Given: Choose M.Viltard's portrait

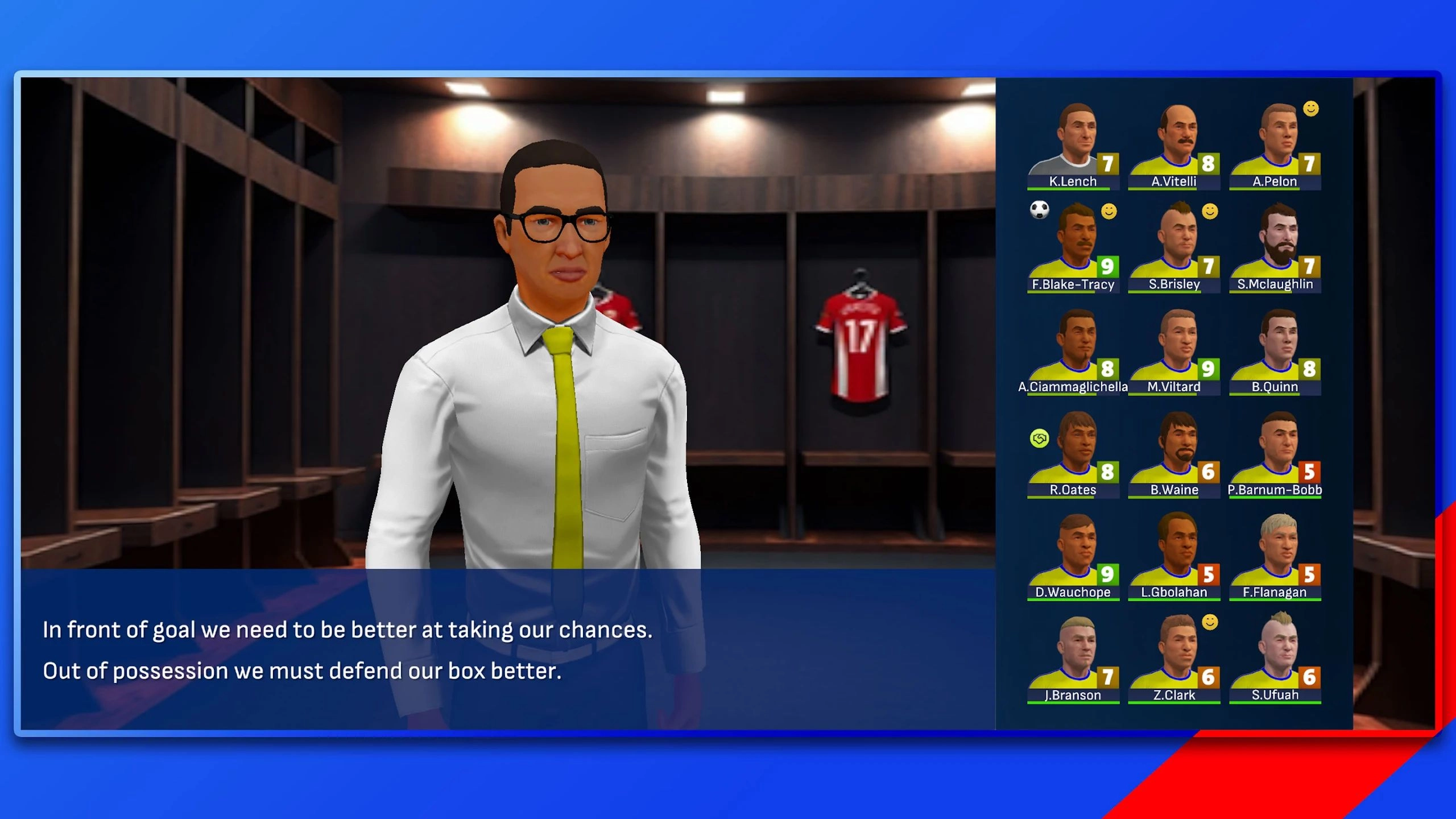Looking at the screenshot, I should [1174, 351].
